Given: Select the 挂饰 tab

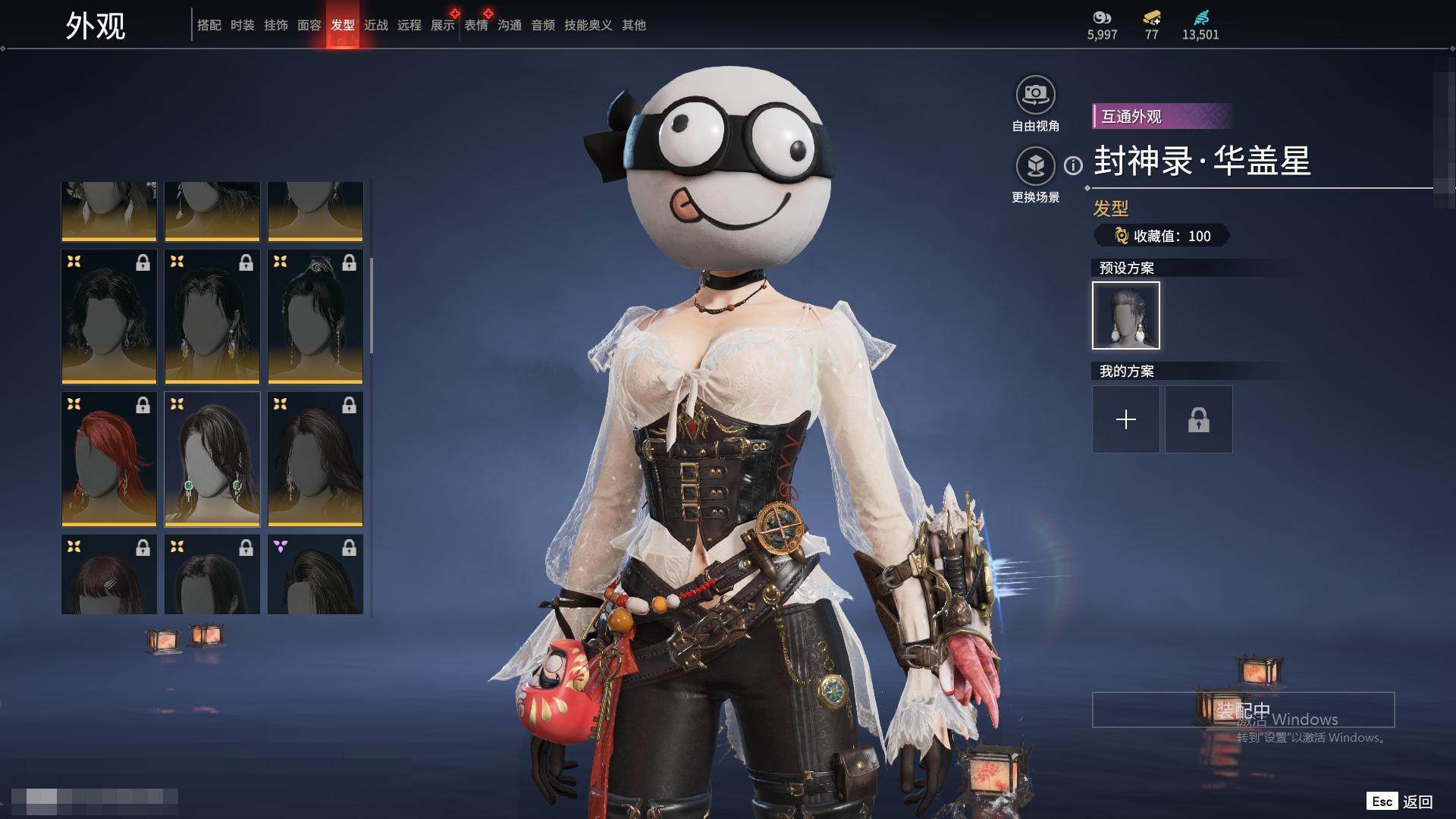Looking at the screenshot, I should [275, 25].
